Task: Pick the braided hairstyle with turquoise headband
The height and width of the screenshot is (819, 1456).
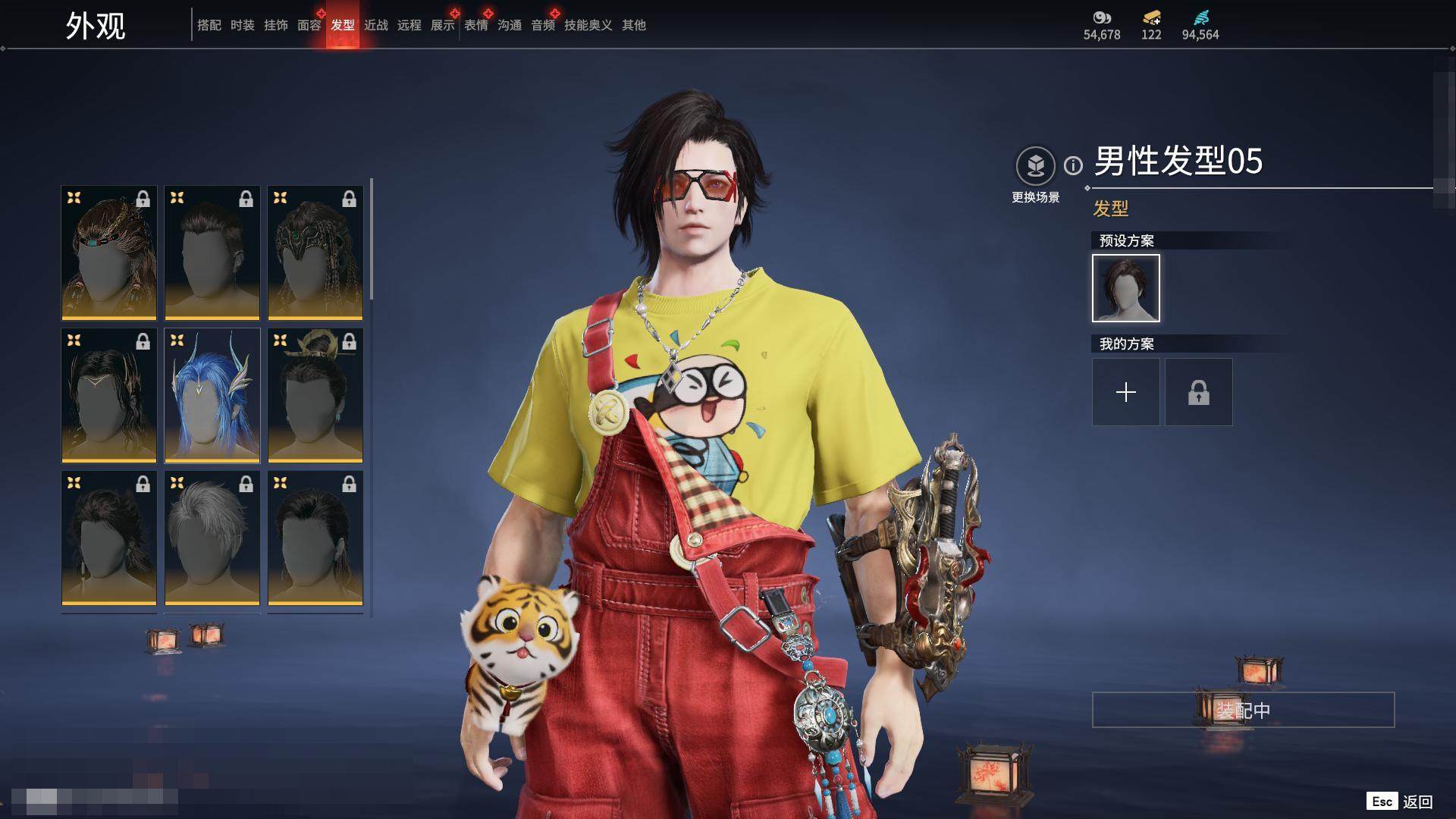Action: [x=109, y=253]
